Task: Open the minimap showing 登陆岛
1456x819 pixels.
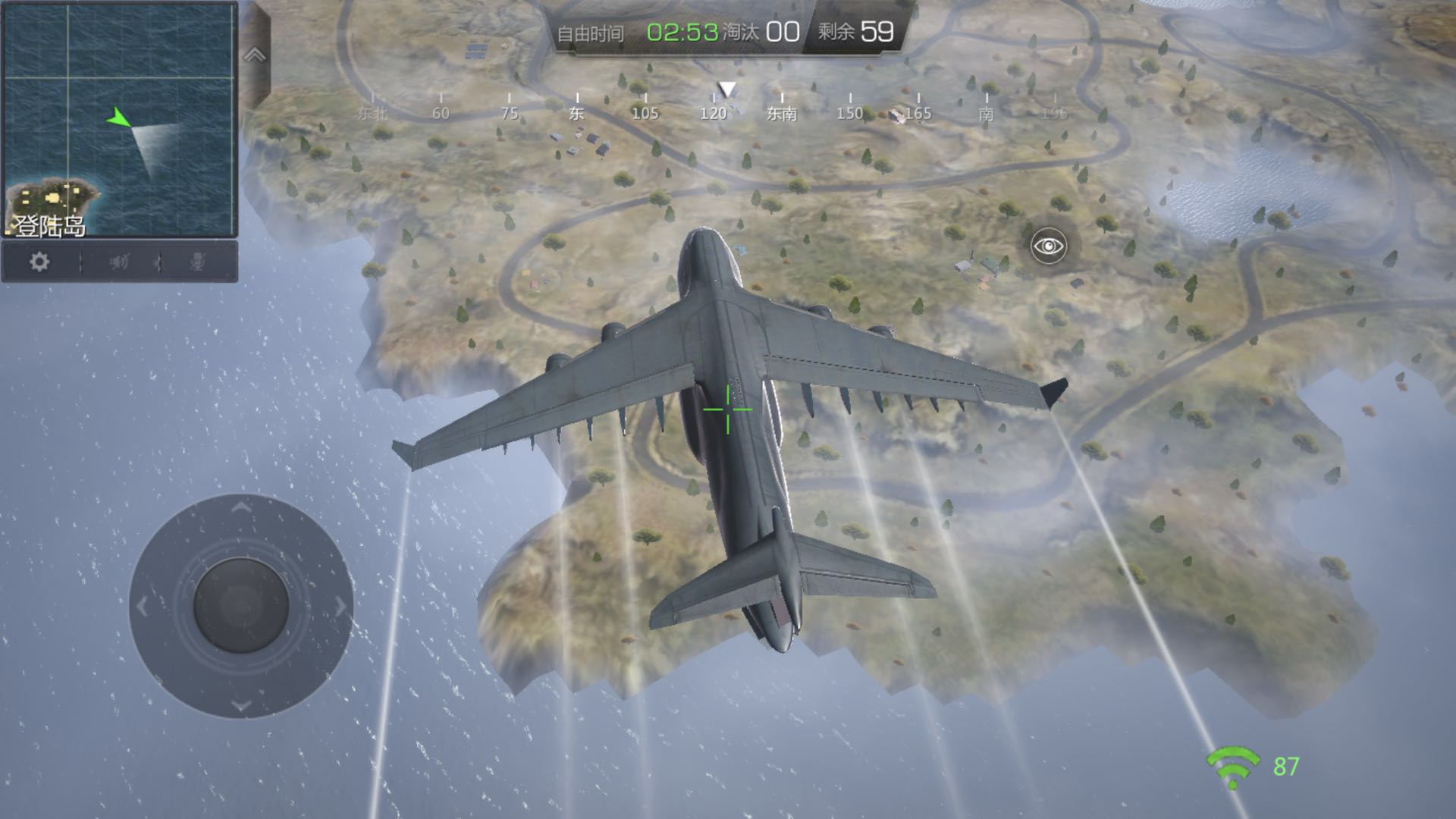Action: point(120,119)
